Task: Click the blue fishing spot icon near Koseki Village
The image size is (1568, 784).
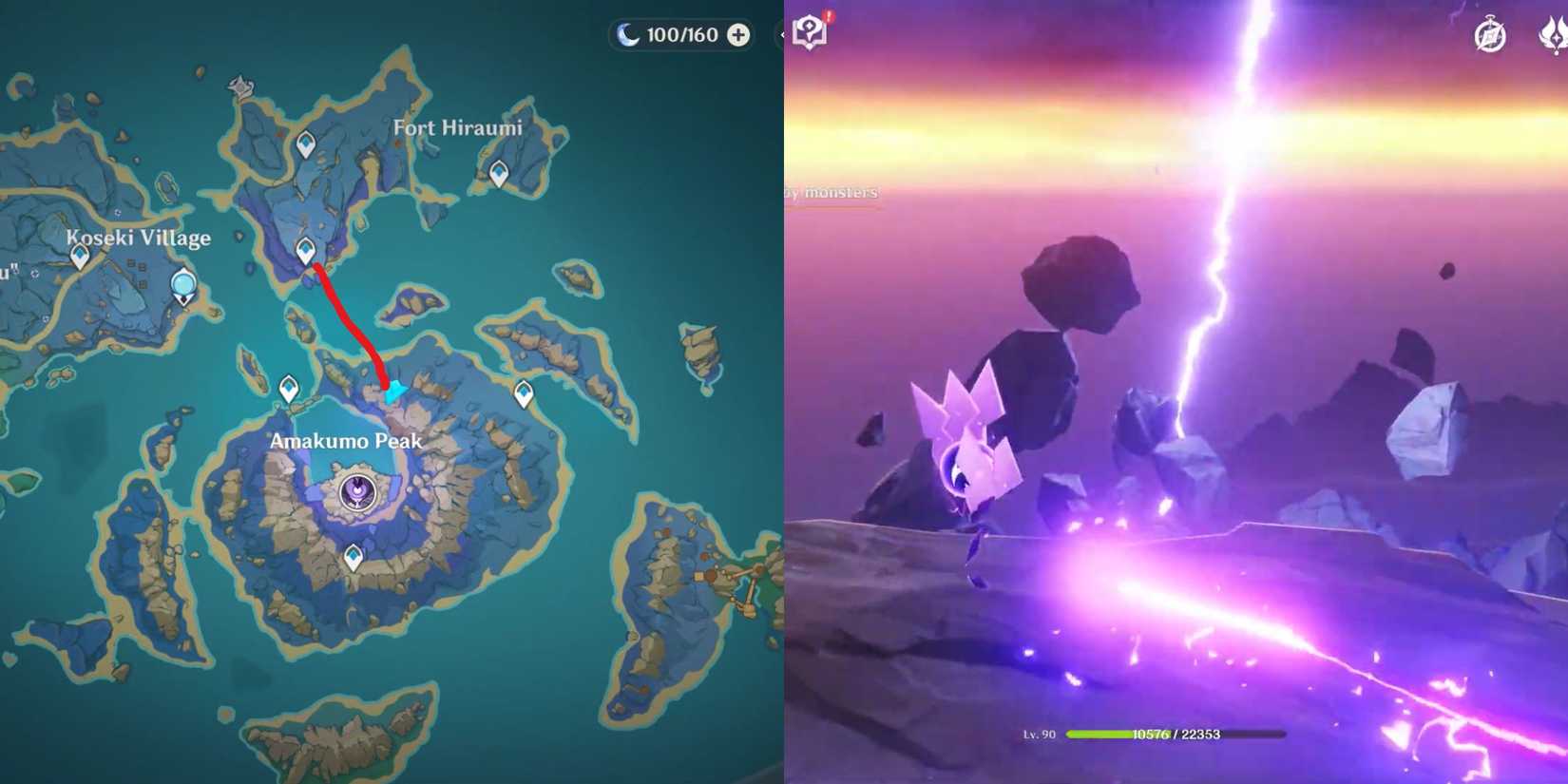Action: 183,282
